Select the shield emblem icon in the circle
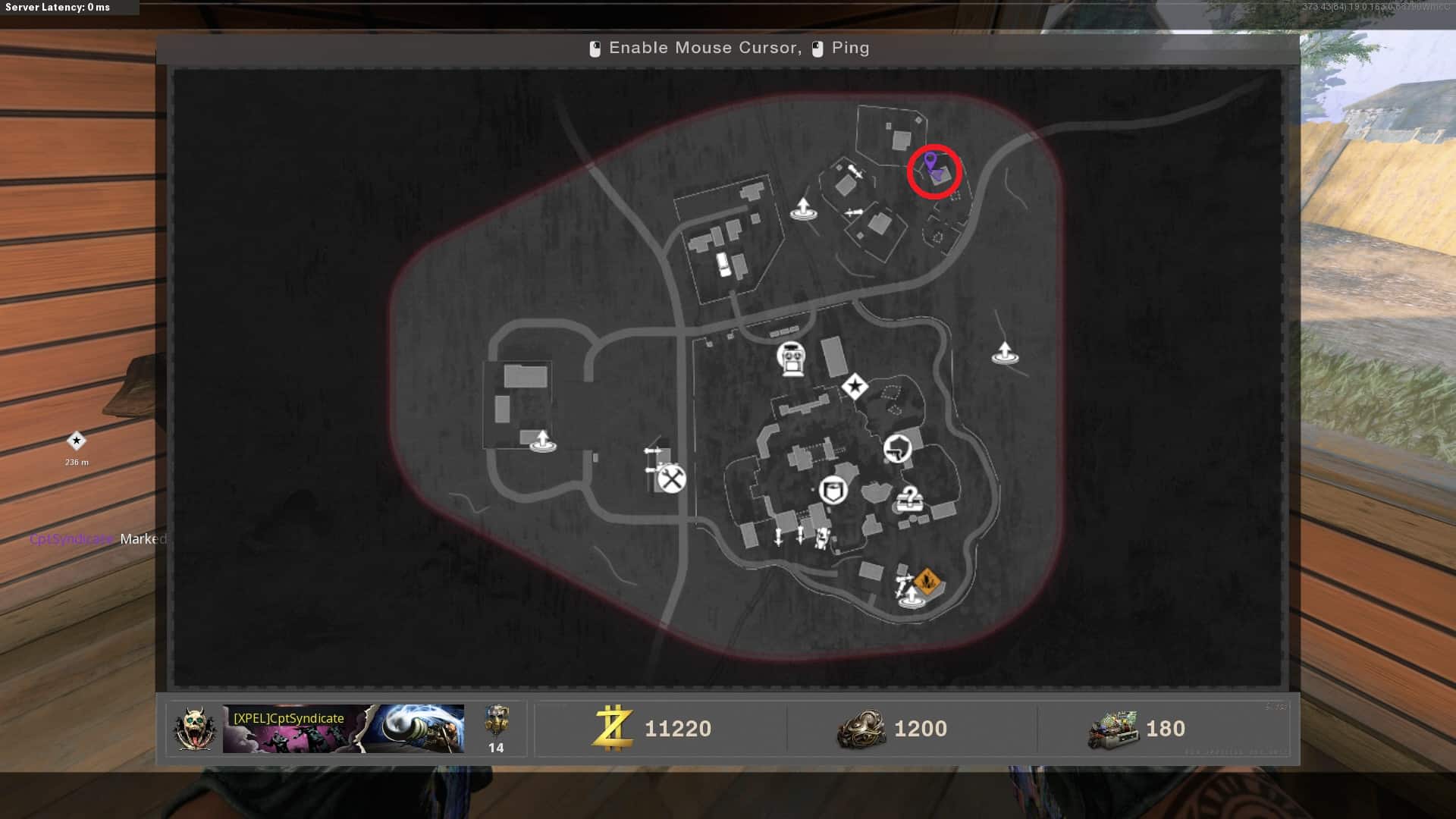 click(833, 491)
